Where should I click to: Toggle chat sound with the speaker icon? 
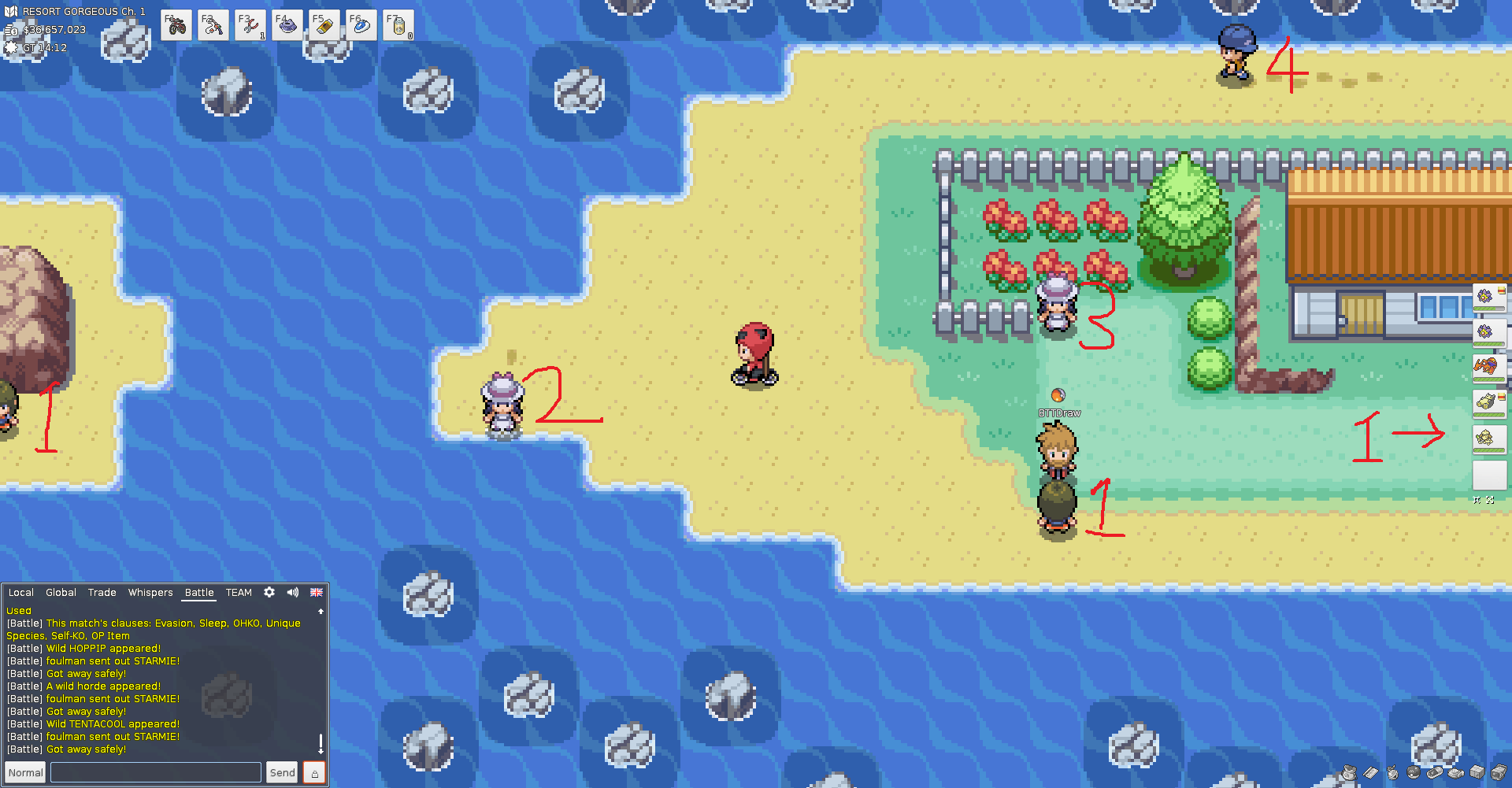pos(293,592)
